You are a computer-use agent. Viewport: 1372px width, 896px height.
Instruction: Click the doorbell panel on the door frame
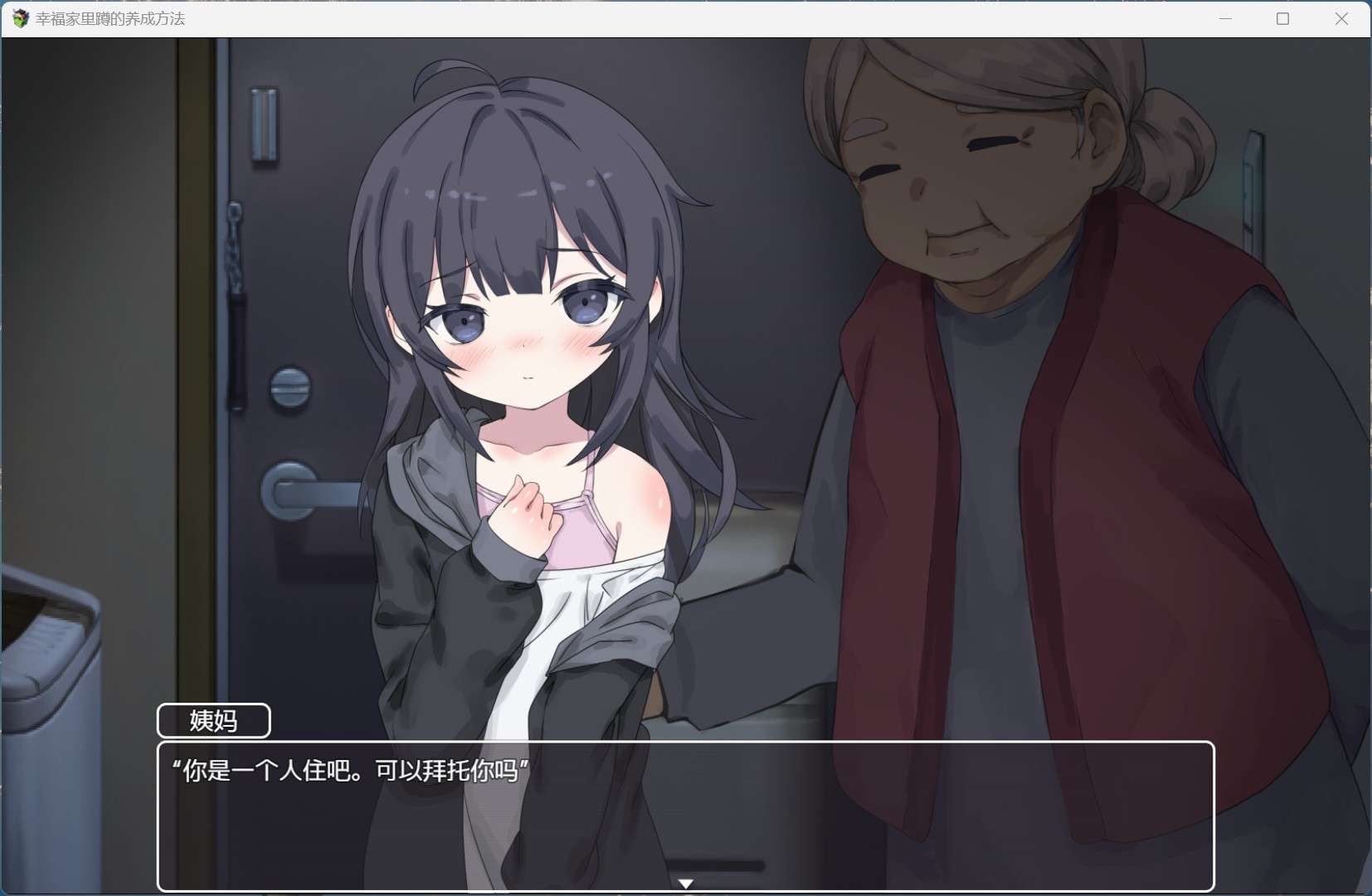click(265, 124)
